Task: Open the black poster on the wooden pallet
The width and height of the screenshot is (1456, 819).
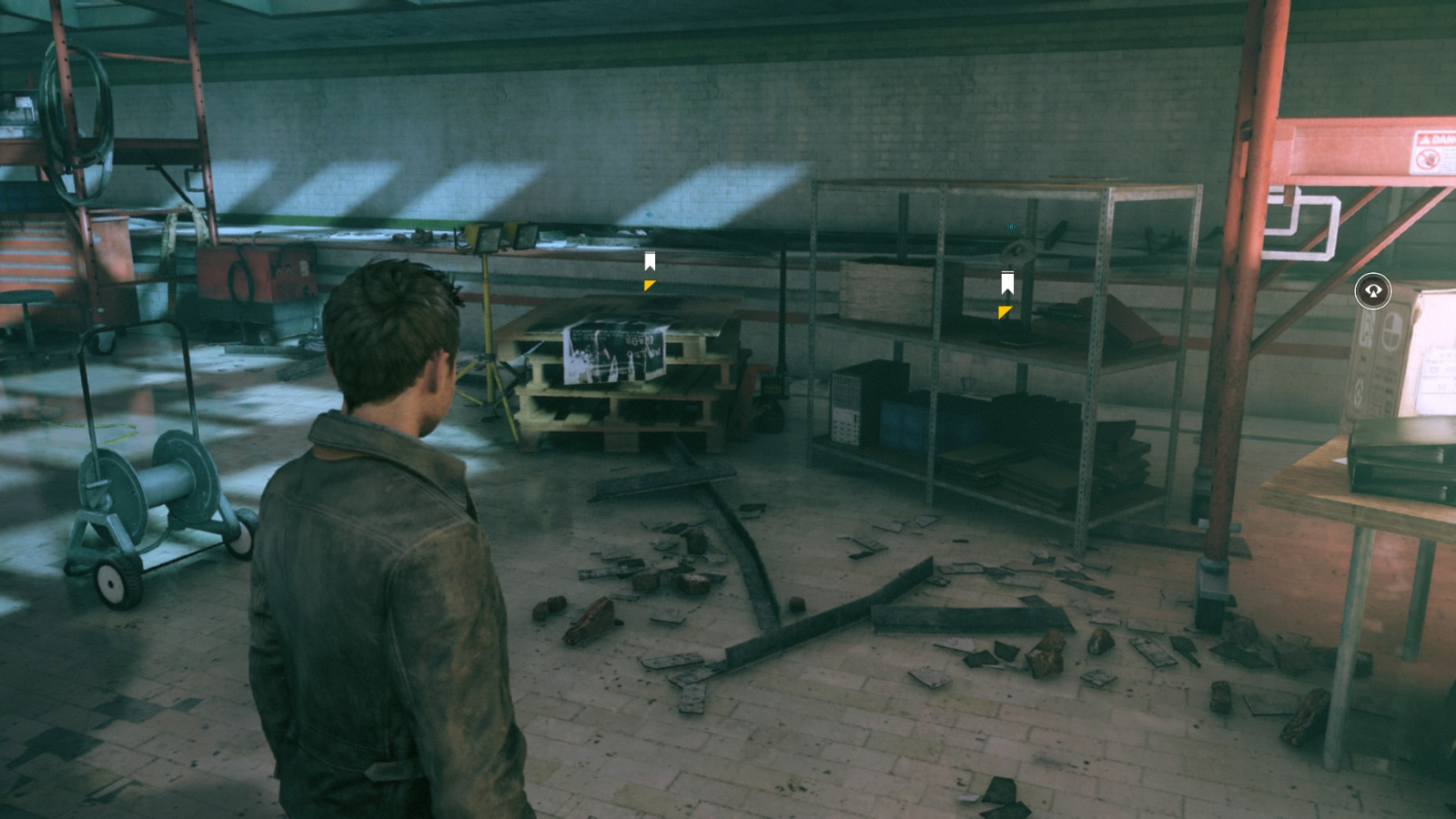Action: 614,350
